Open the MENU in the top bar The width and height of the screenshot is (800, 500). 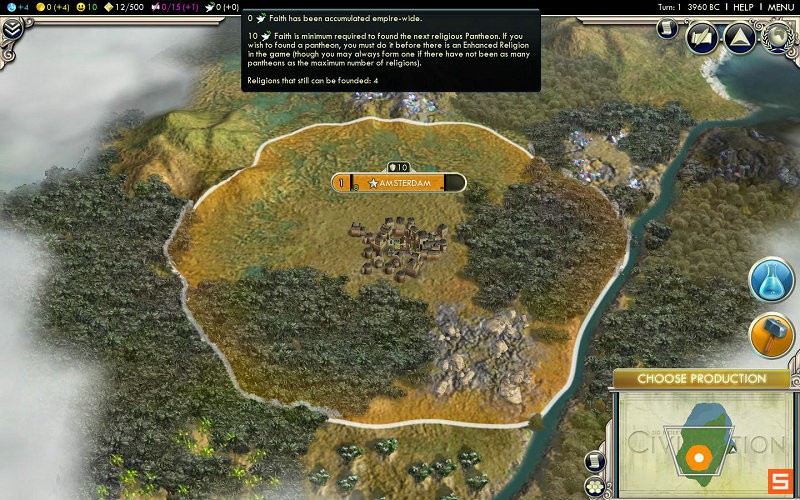point(781,7)
